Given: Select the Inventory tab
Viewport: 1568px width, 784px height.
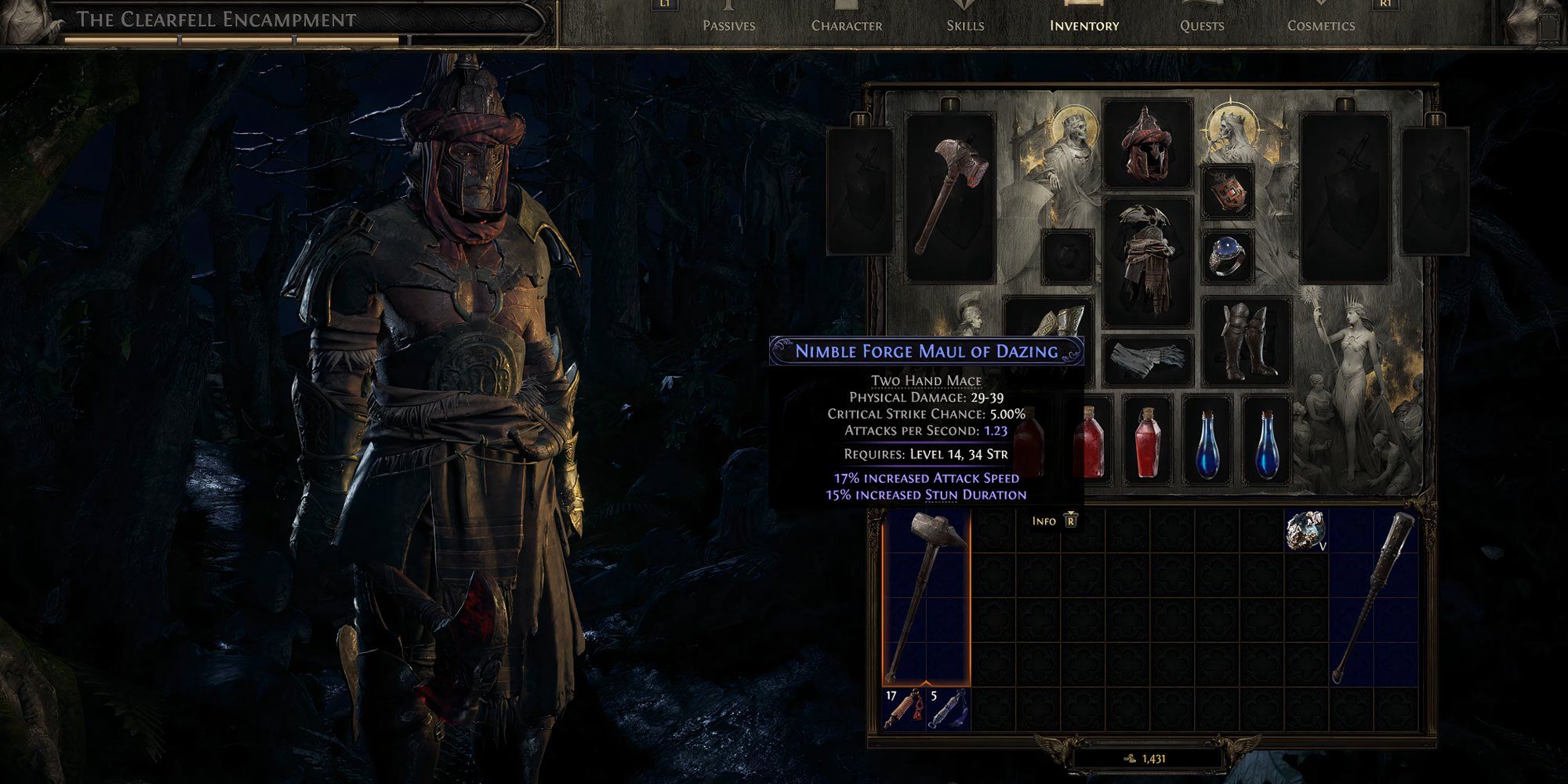Looking at the screenshot, I should pyautogui.click(x=1084, y=25).
